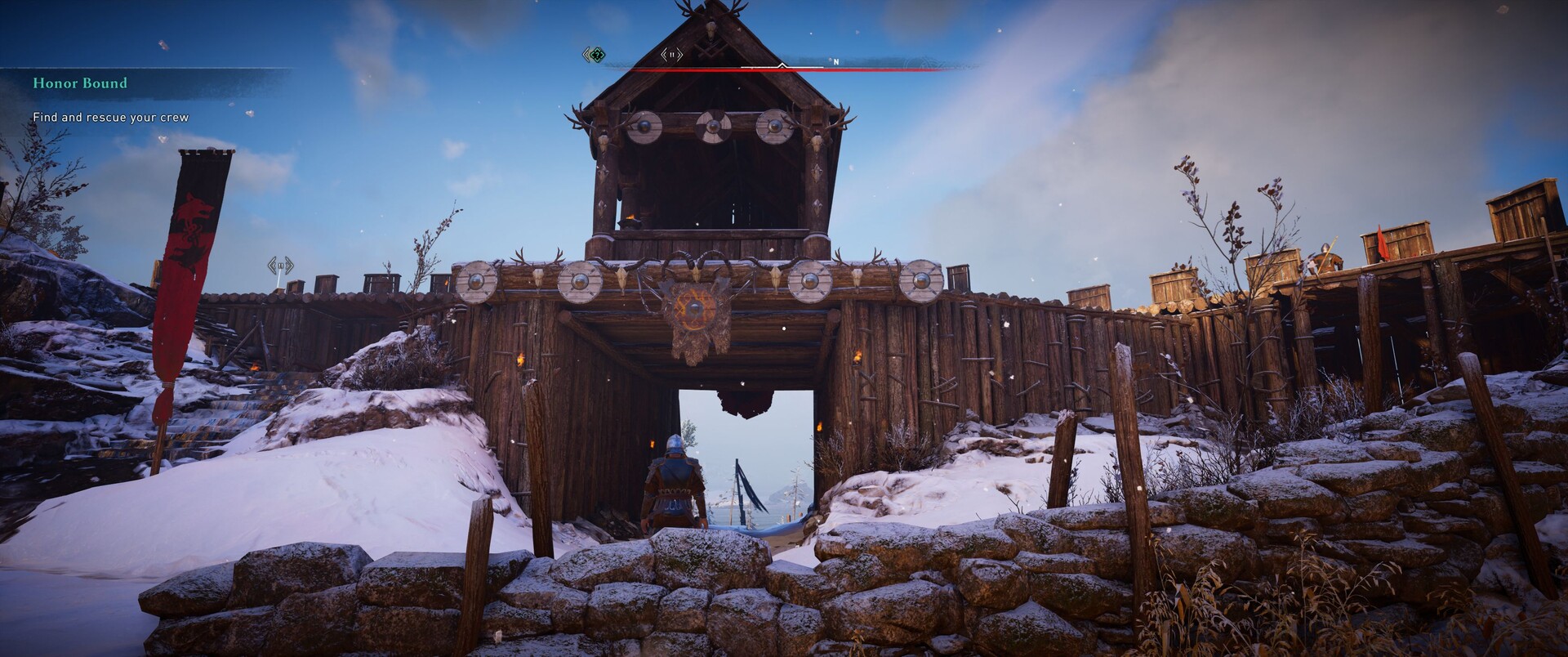Click the green question-mark compass marker
The width and height of the screenshot is (1568, 657).
click(x=595, y=55)
